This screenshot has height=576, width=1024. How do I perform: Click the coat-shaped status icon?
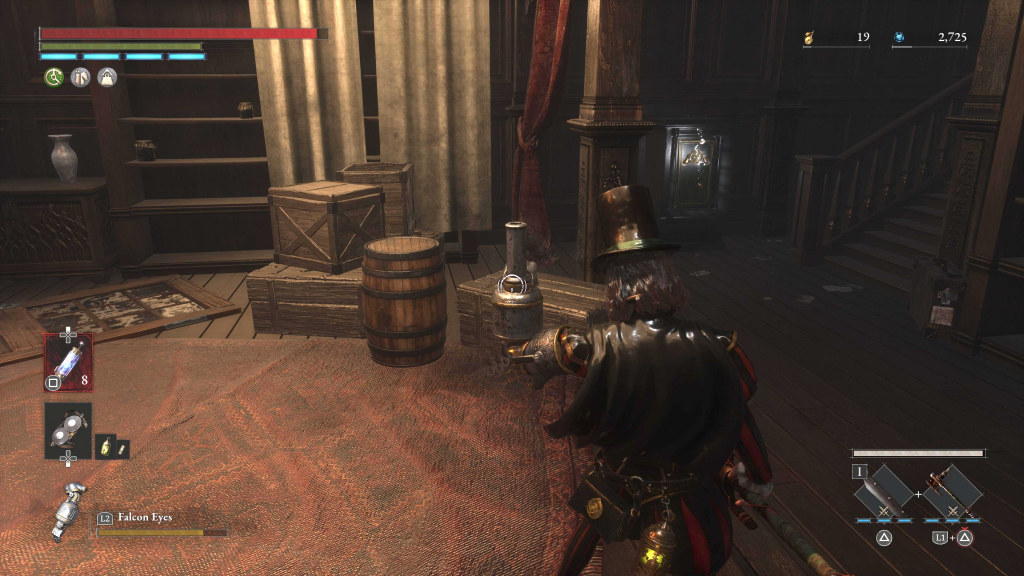click(x=80, y=77)
